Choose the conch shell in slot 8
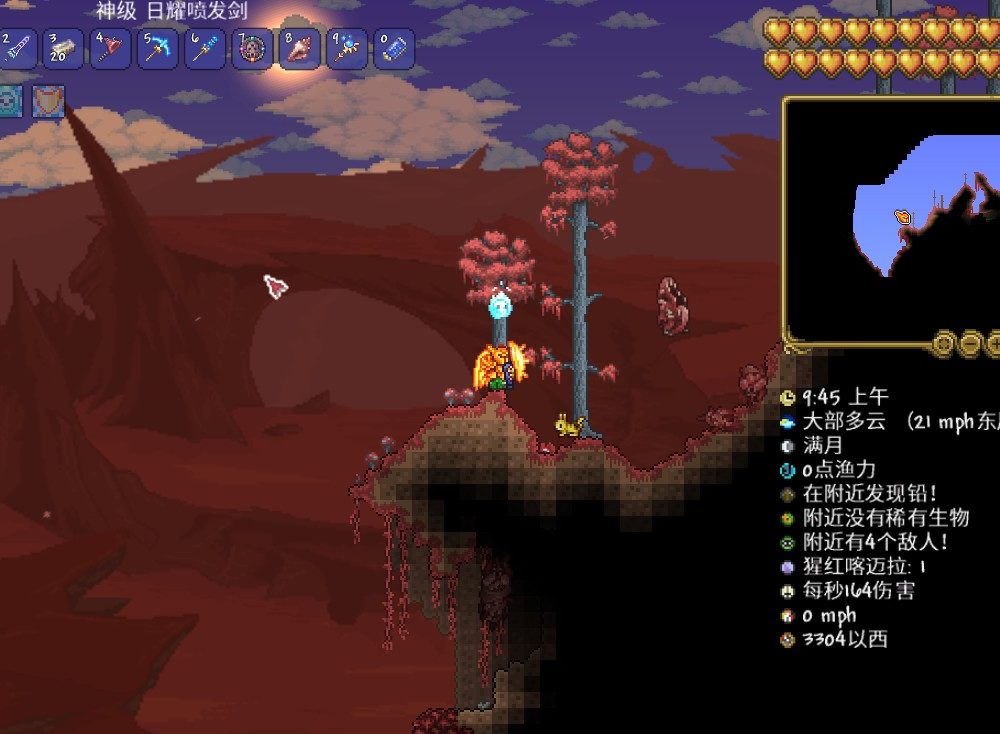The height and width of the screenshot is (734, 1000). coord(299,48)
